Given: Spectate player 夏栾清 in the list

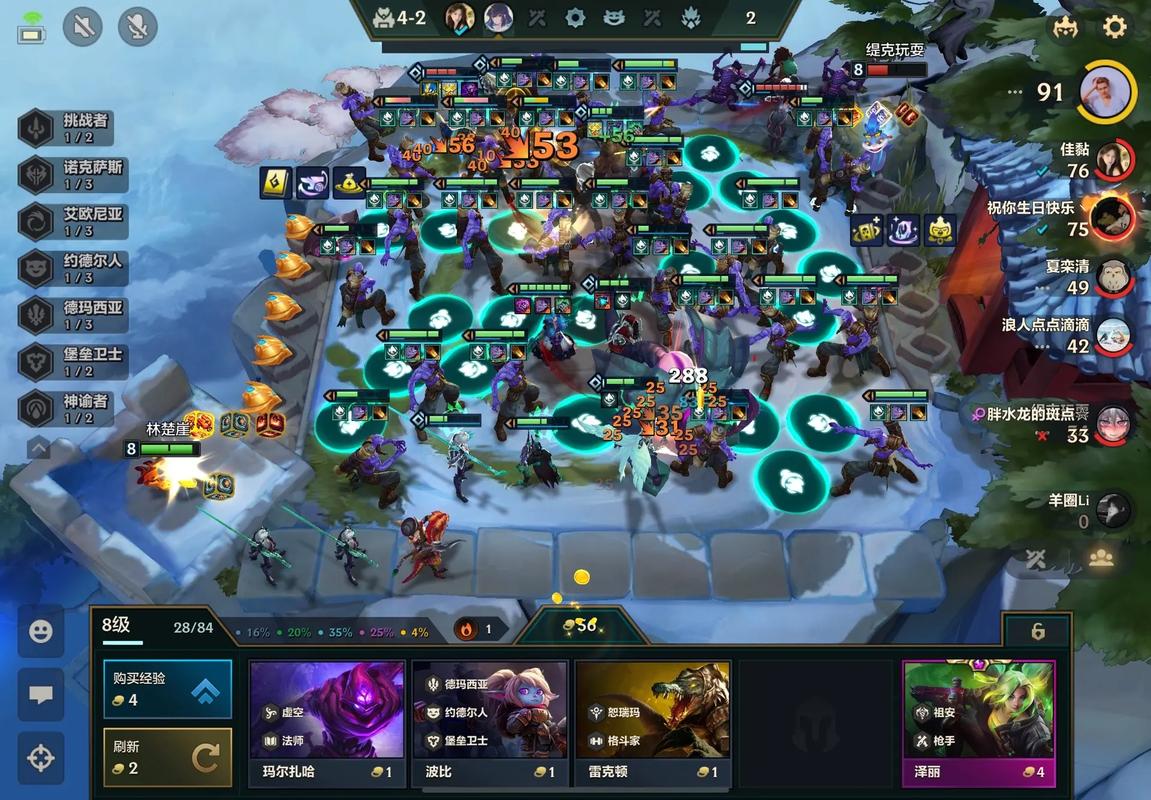Looking at the screenshot, I should (1113, 277).
